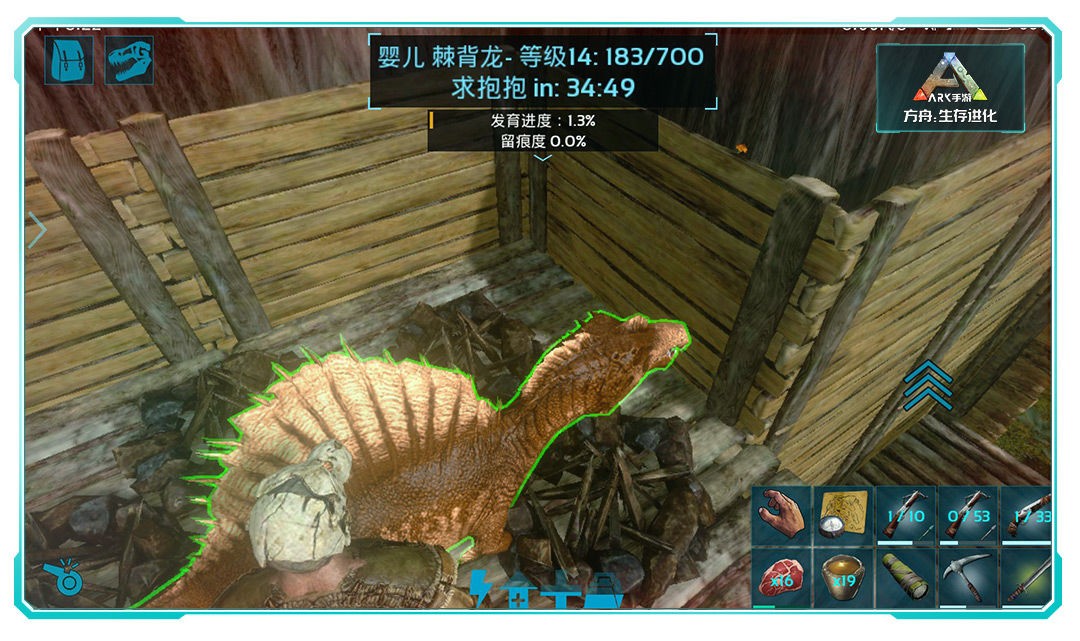Expand the dino info dropdown arrow

pyautogui.click(x=542, y=157)
